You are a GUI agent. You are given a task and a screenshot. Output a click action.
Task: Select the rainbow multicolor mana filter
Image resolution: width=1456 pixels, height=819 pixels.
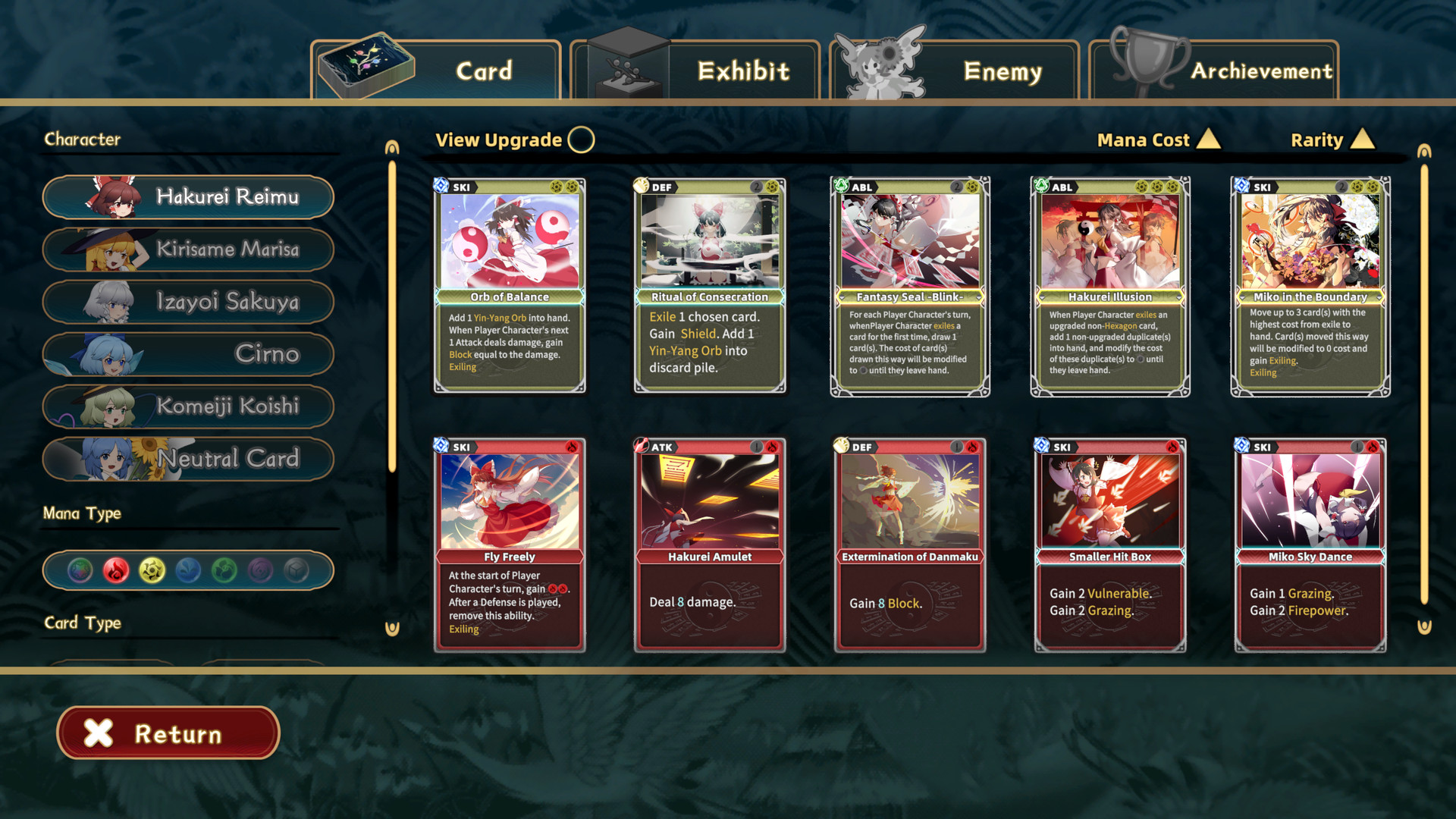click(x=80, y=570)
